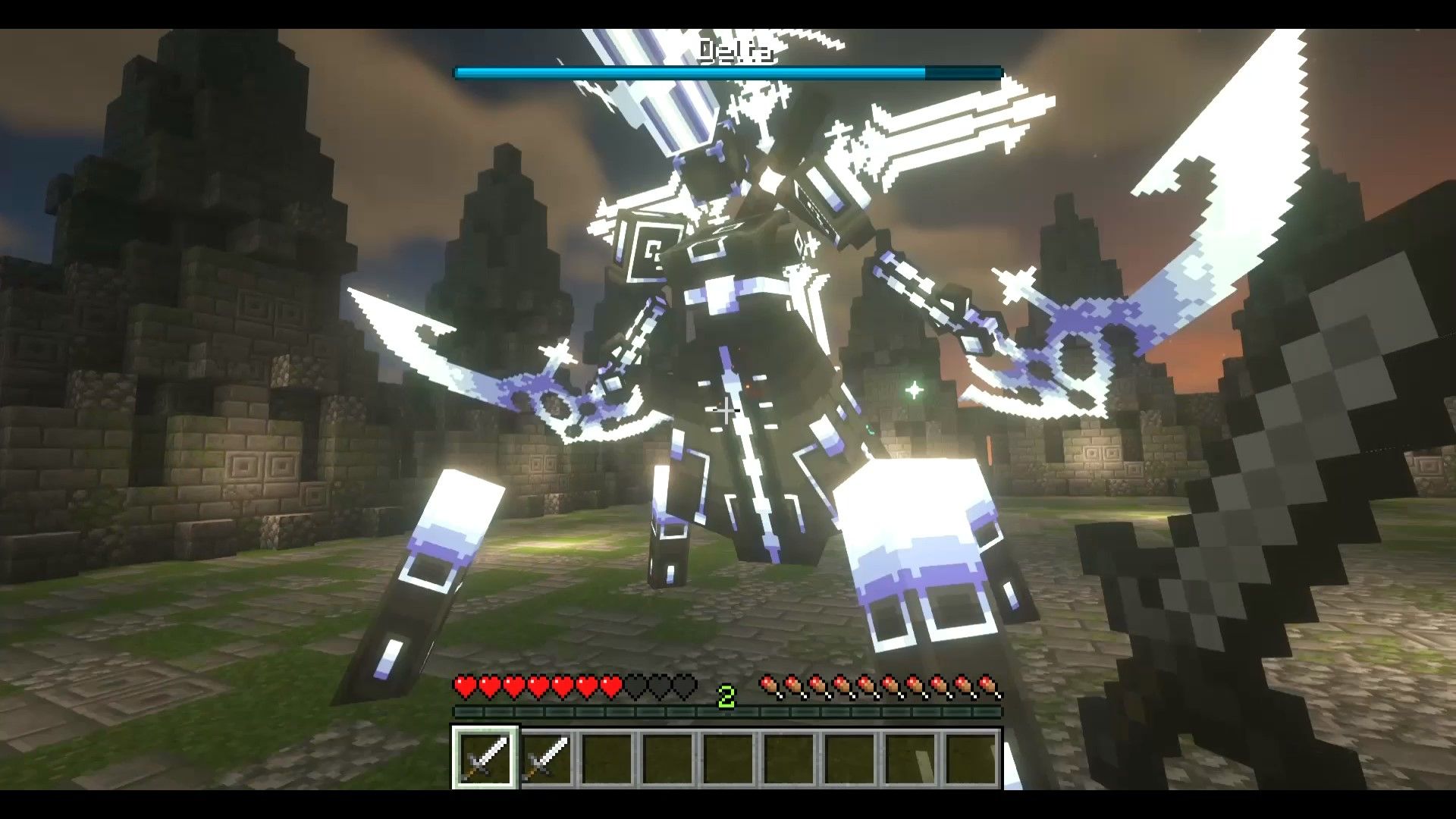
Task: Click the depleted dark section of the boss bar
Action: 963,73
